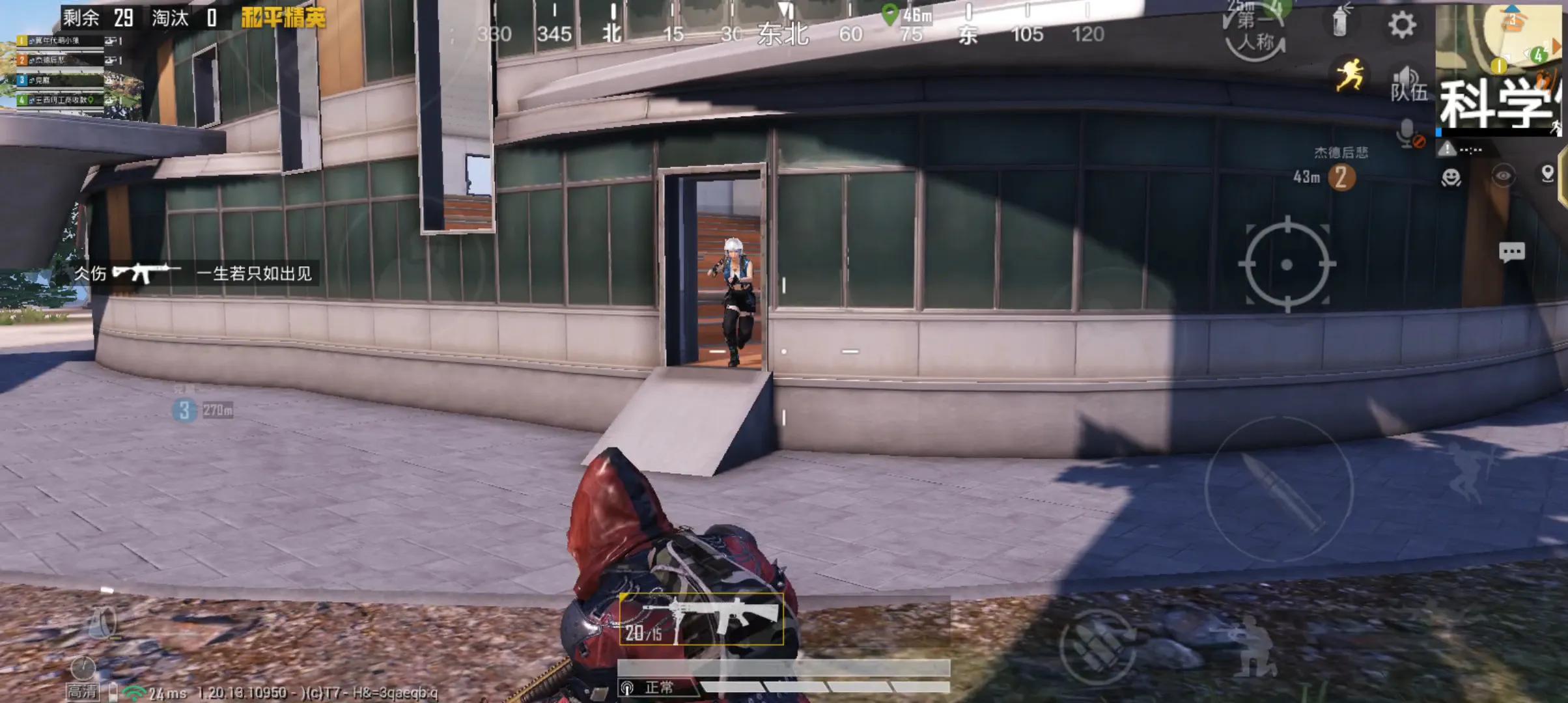Open the quick chat speech bubble
The width and height of the screenshot is (1568, 703).
1511,252
